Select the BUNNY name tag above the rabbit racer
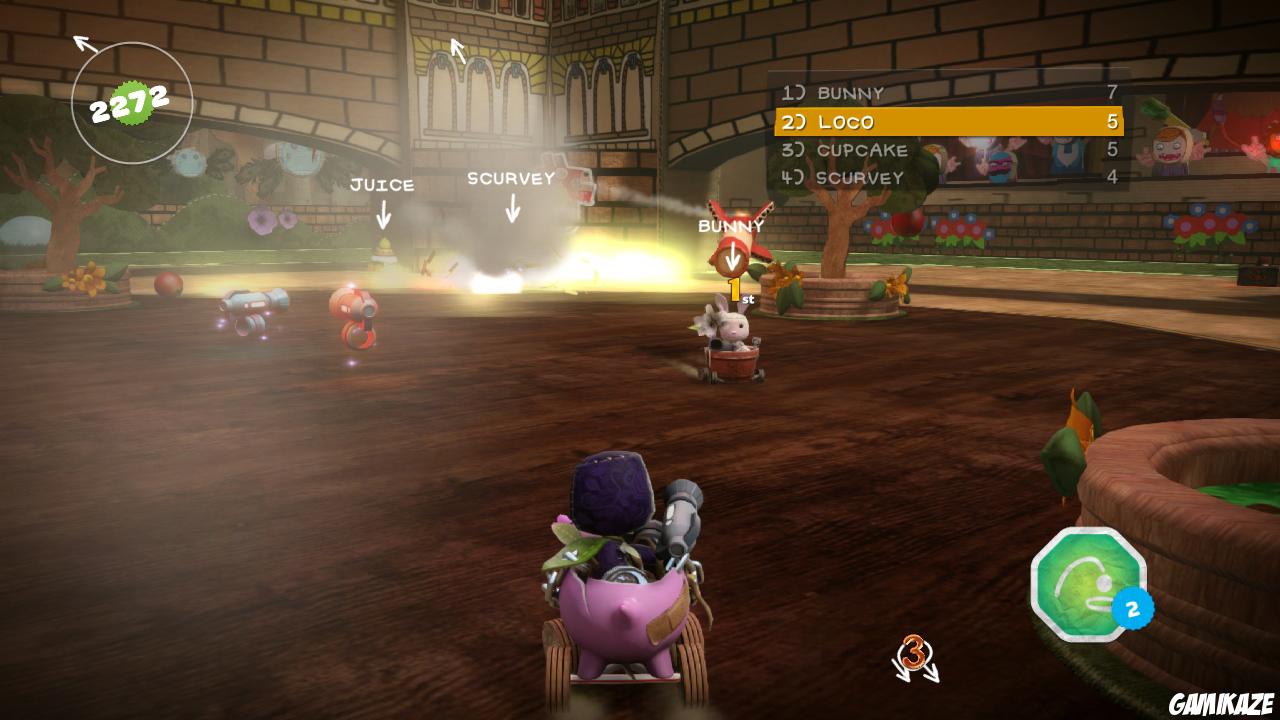Screen dimensions: 1280x720 click(731, 227)
